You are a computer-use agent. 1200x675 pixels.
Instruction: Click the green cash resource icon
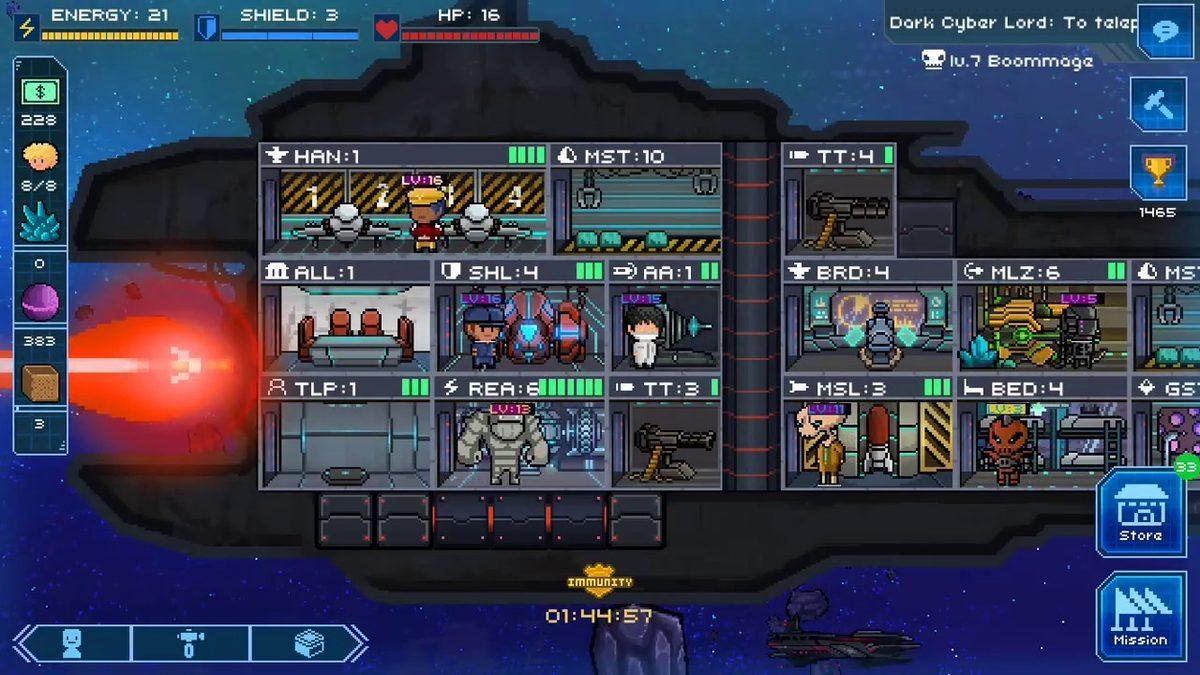click(41, 92)
